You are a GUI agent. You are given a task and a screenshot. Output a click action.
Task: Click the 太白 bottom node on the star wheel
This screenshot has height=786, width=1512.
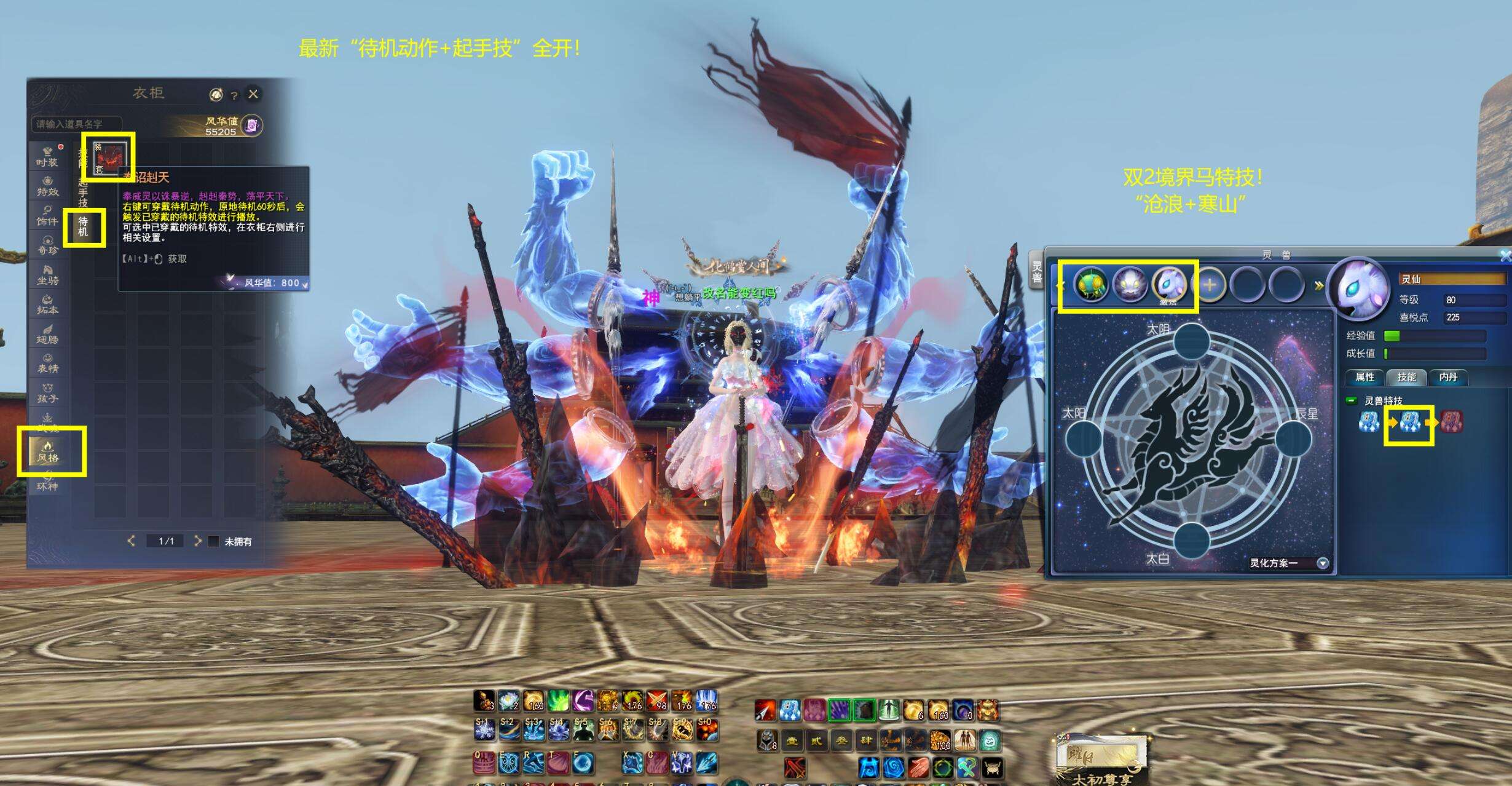tap(1192, 539)
